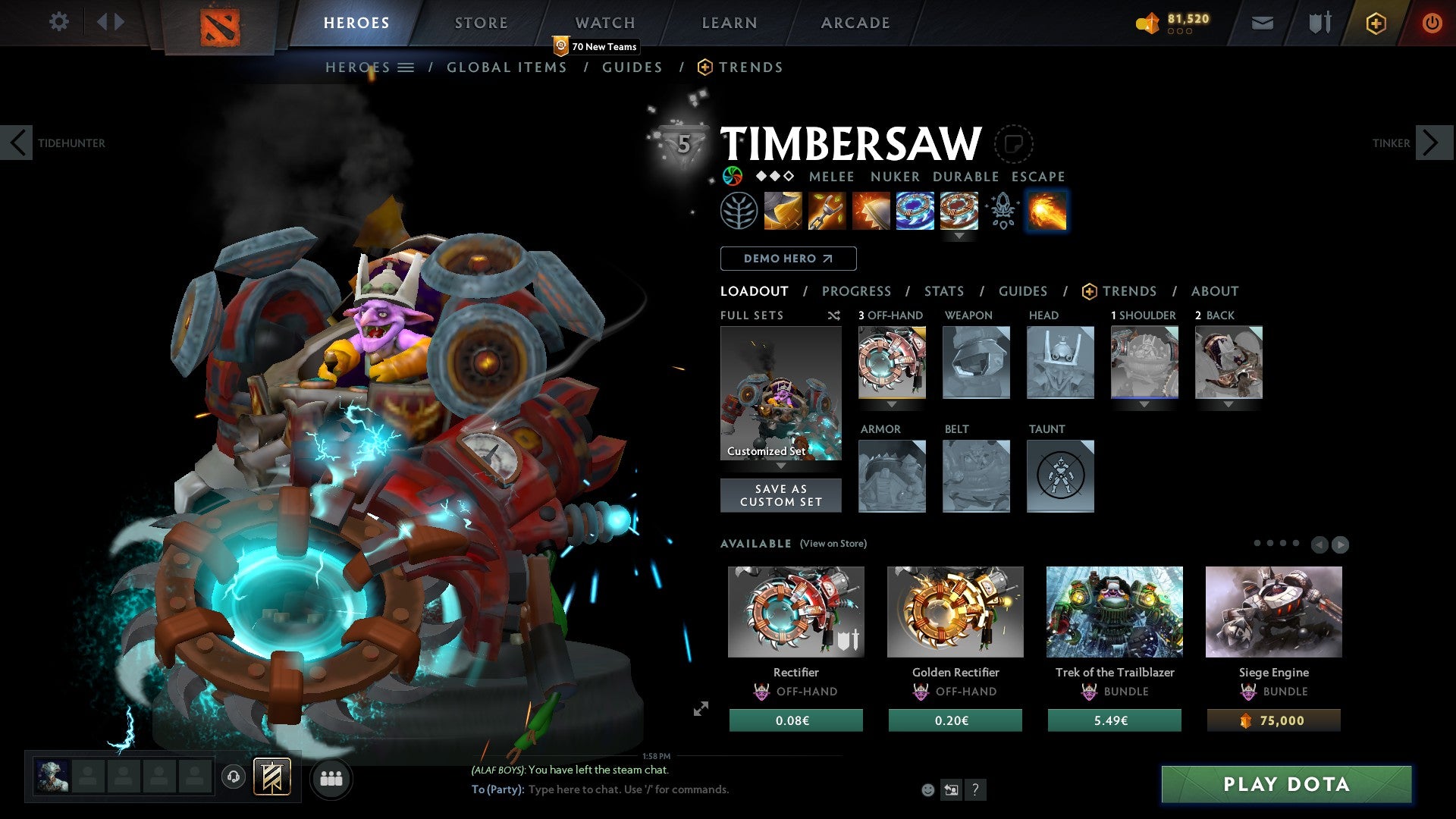Viewport: 1456px width, 819px height.
Task: Expand the Heroes hamburger menu
Action: tap(404, 67)
